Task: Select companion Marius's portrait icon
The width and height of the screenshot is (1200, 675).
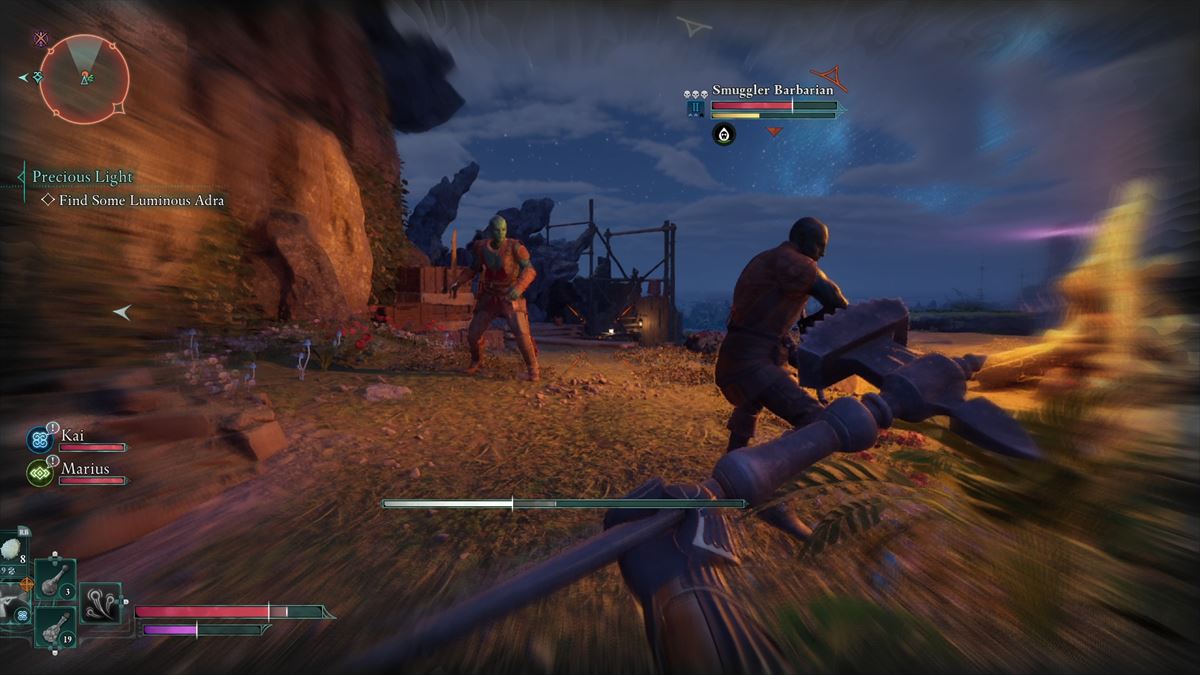Action: 40,472
